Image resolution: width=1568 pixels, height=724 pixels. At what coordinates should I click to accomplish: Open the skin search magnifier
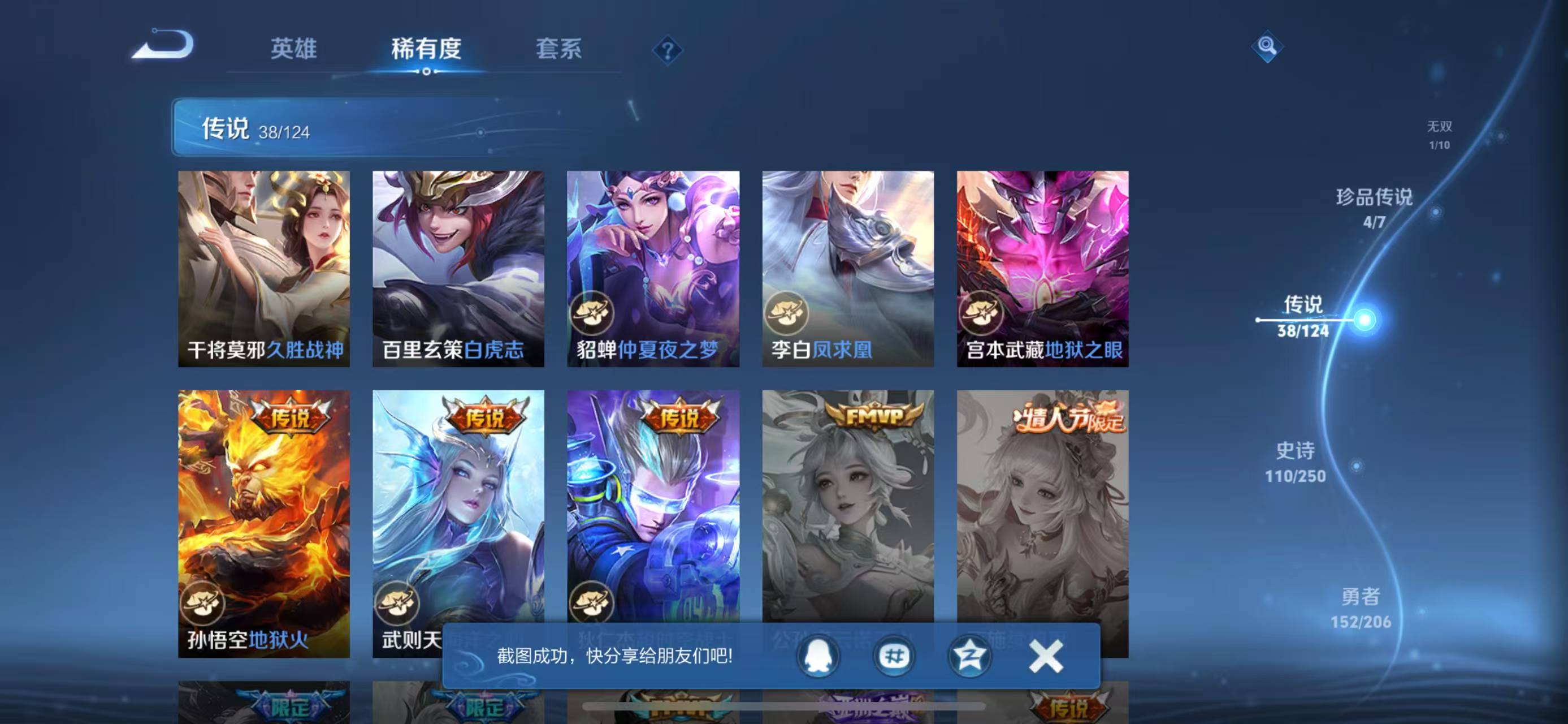(1267, 46)
